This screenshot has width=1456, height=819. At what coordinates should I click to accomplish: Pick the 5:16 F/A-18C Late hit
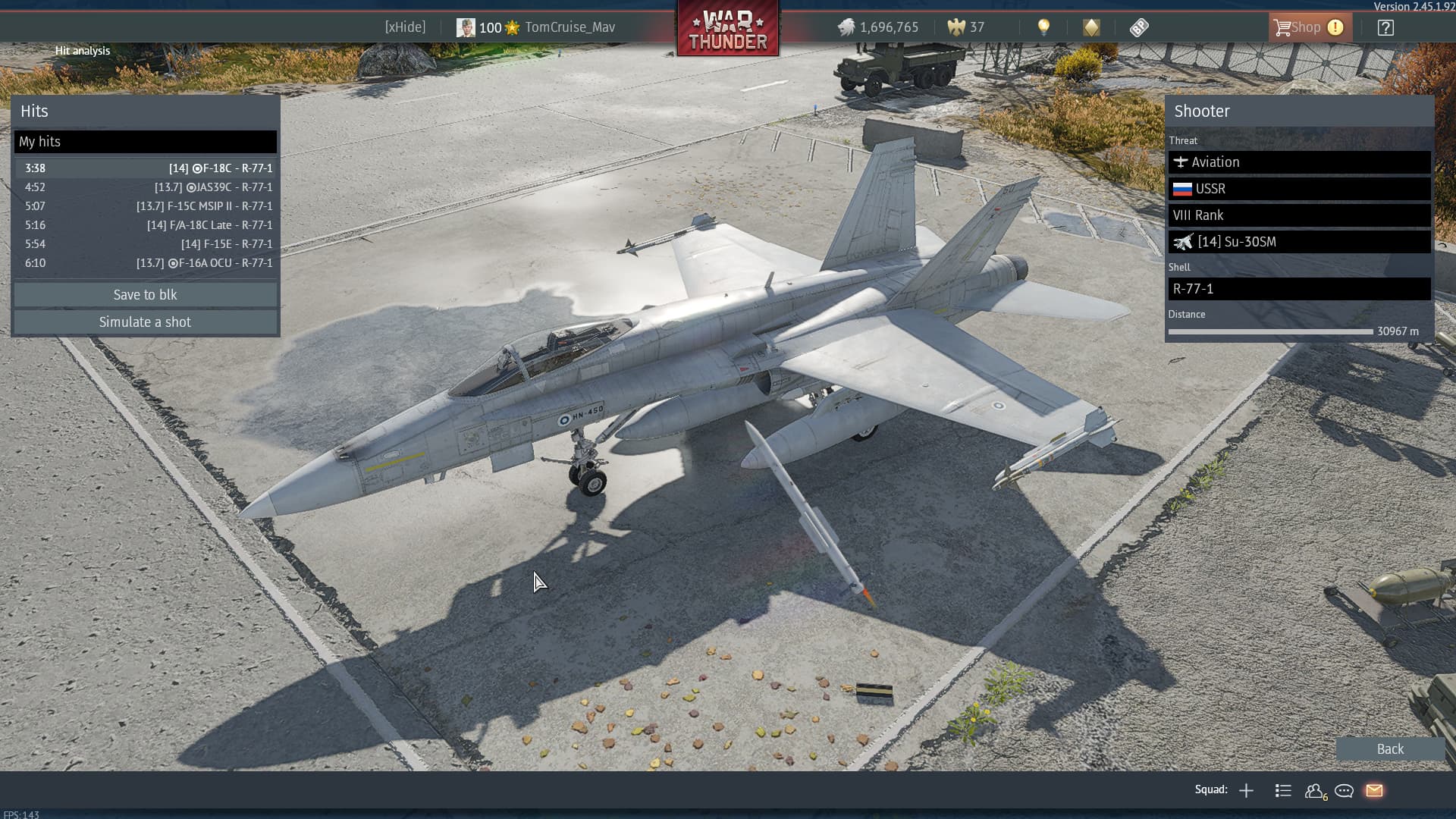pyautogui.click(x=145, y=225)
